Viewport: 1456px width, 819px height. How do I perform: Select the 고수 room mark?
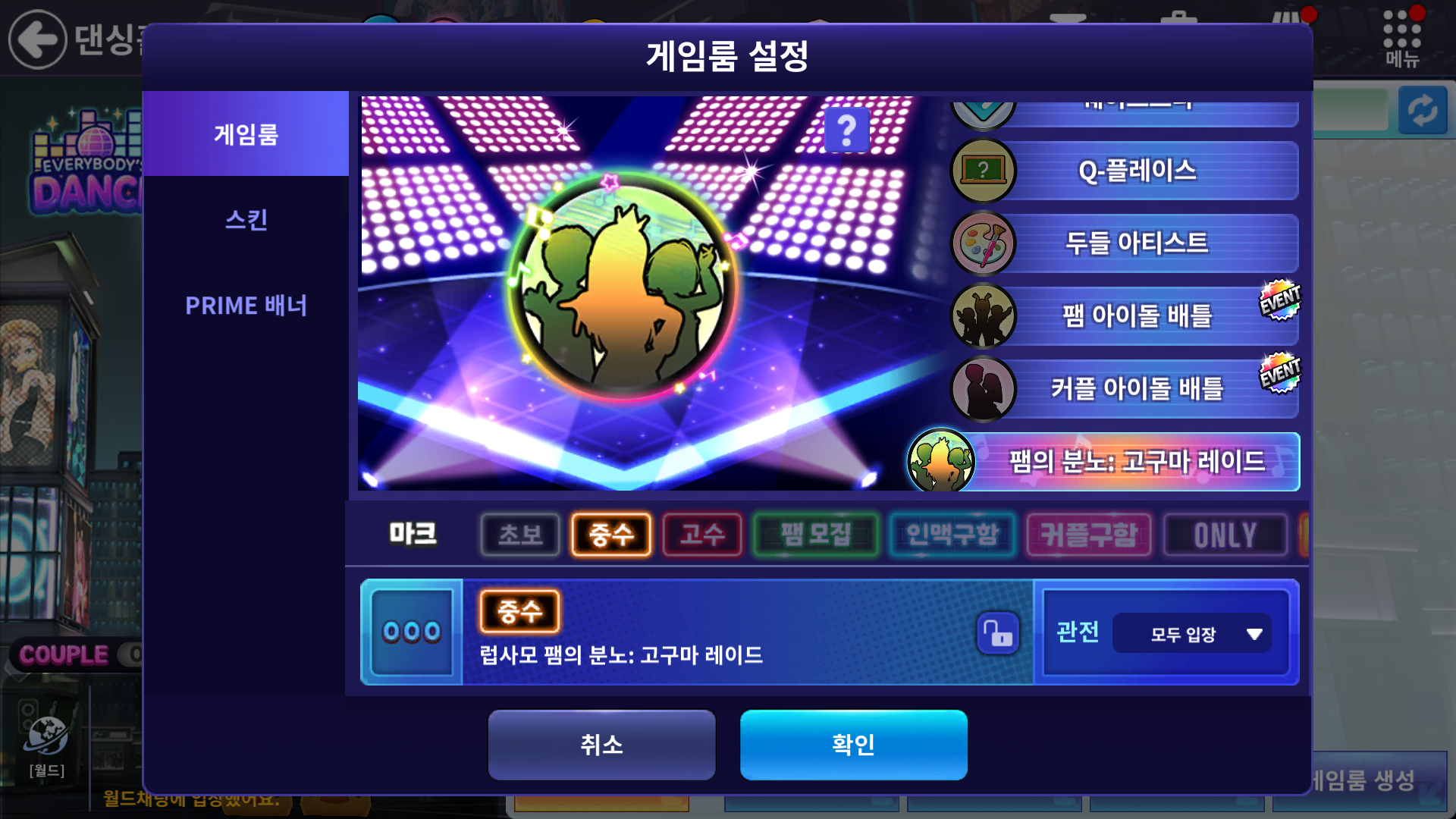pos(702,535)
